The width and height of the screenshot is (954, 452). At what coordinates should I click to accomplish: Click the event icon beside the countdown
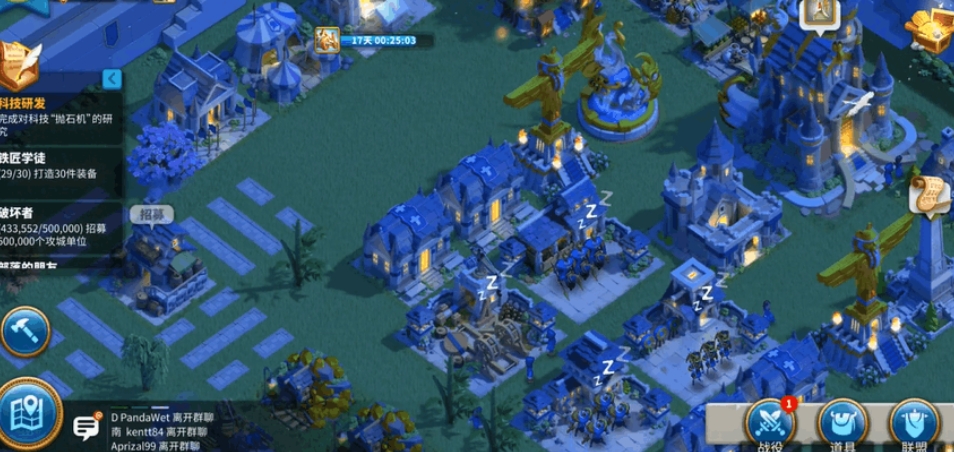326,40
